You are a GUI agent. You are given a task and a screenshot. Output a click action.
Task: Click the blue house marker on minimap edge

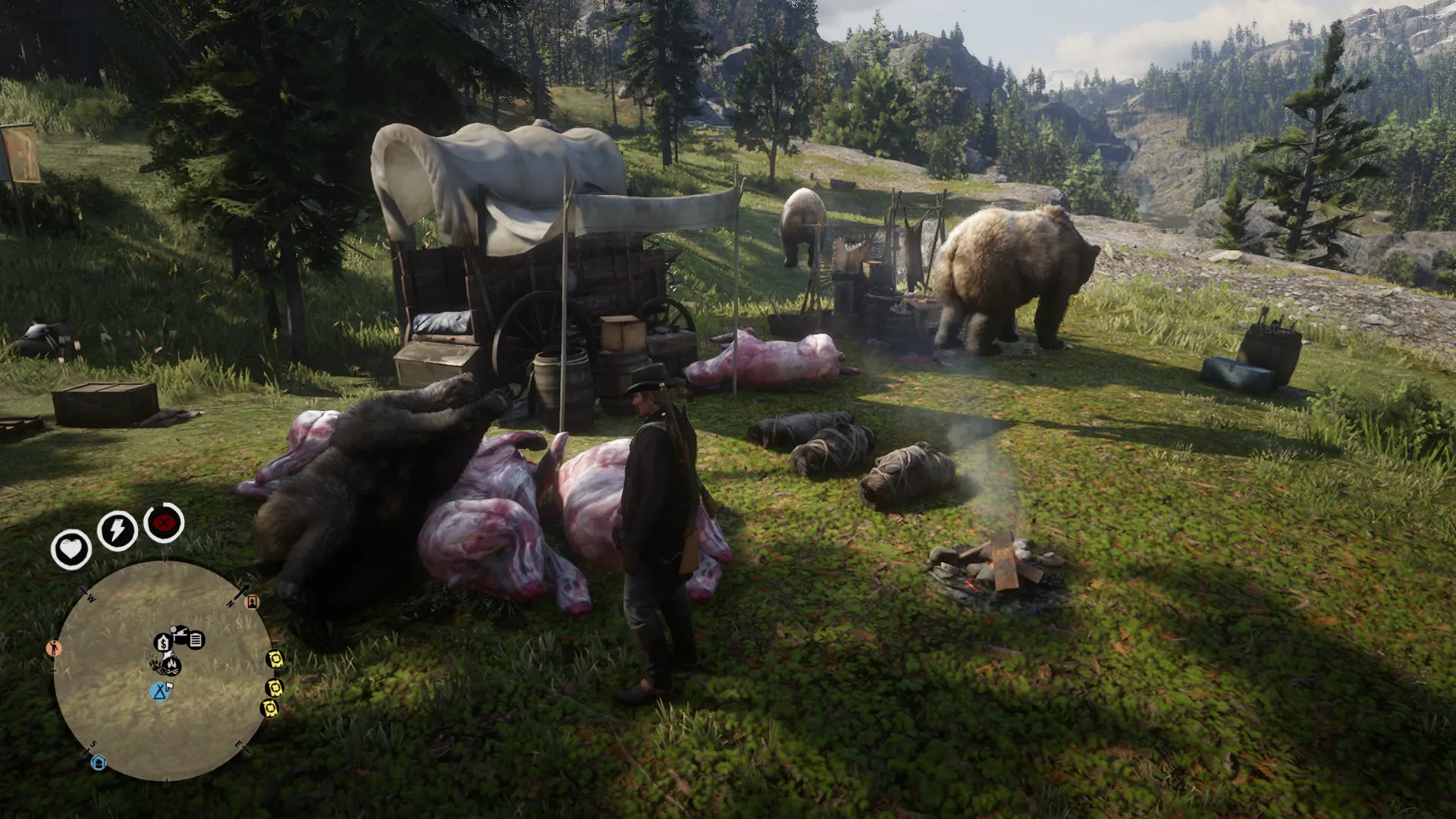[x=98, y=762]
